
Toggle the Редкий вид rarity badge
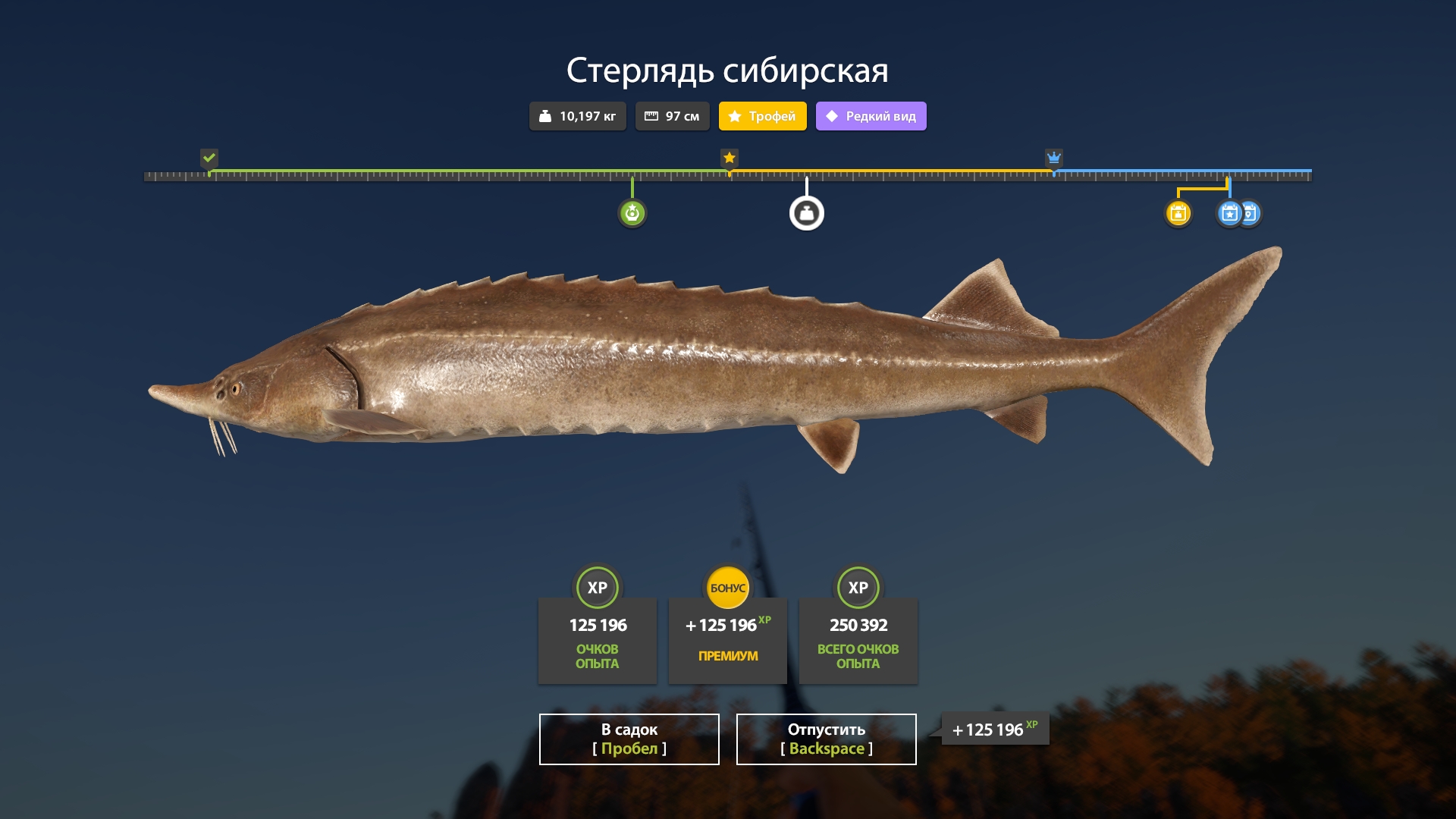(x=871, y=116)
